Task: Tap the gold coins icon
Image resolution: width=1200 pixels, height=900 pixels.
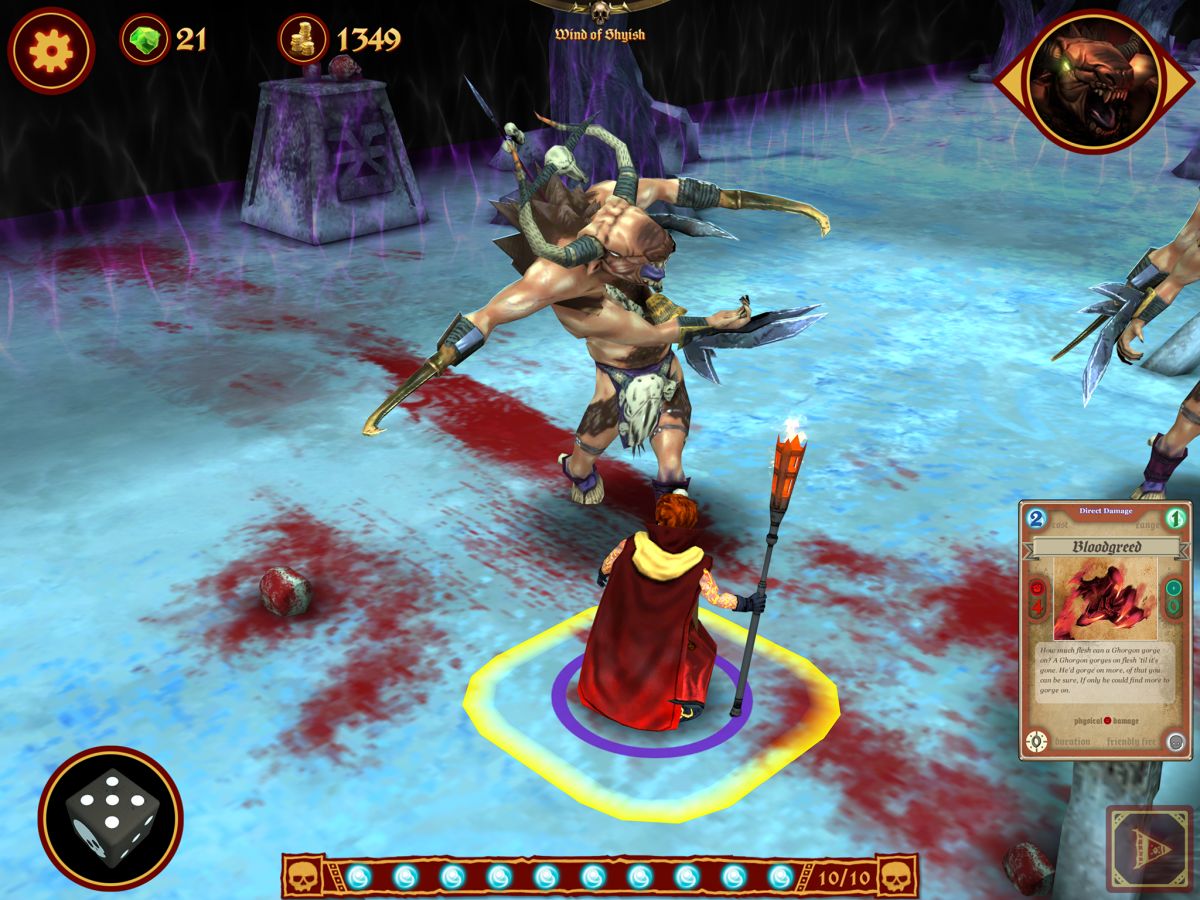Action: point(303,40)
